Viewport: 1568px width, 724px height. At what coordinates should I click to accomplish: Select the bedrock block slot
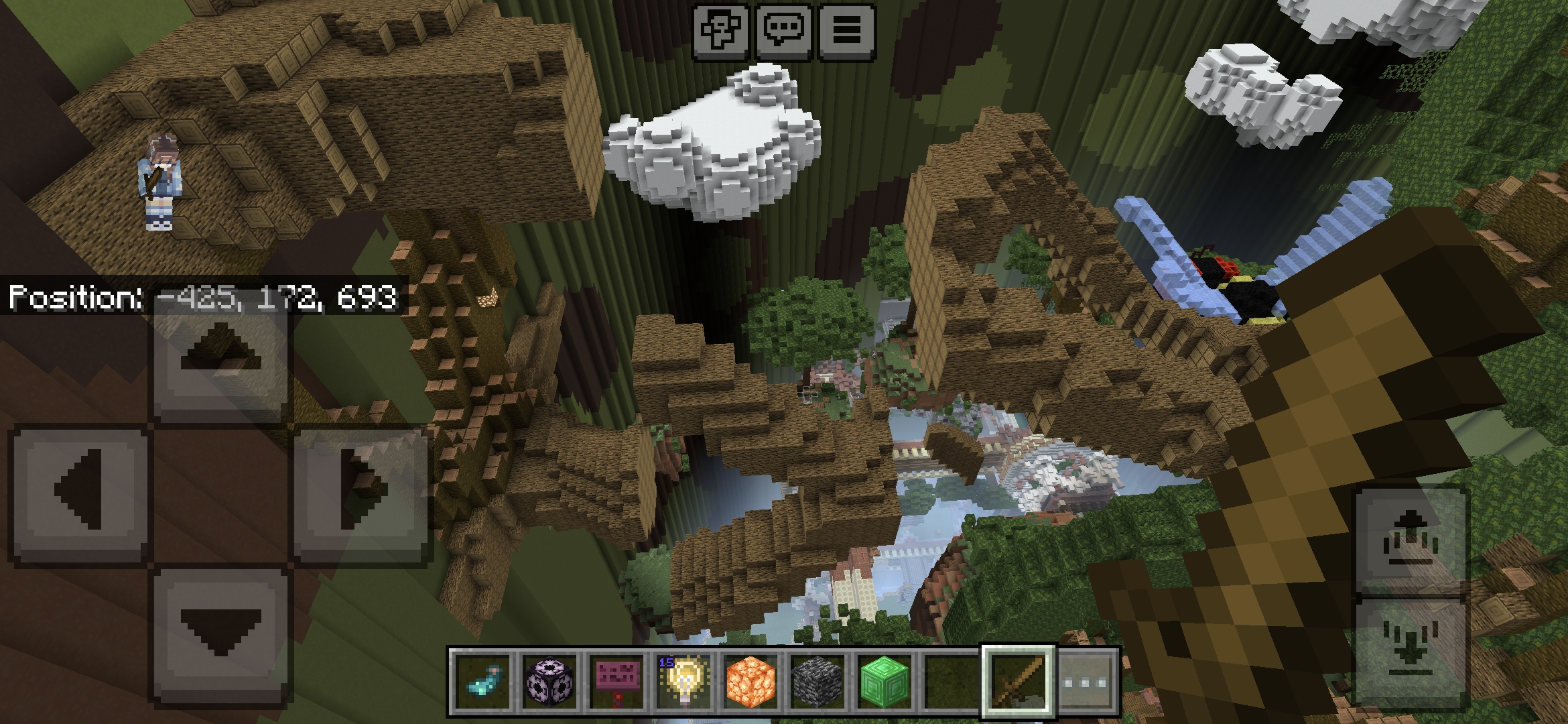pos(818,682)
